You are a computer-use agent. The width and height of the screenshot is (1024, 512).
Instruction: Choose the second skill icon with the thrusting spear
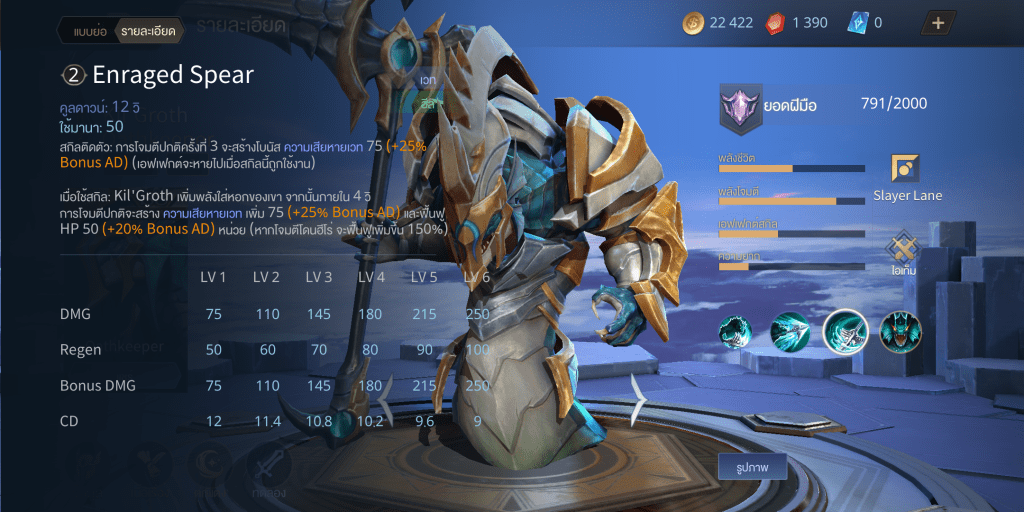click(x=790, y=333)
